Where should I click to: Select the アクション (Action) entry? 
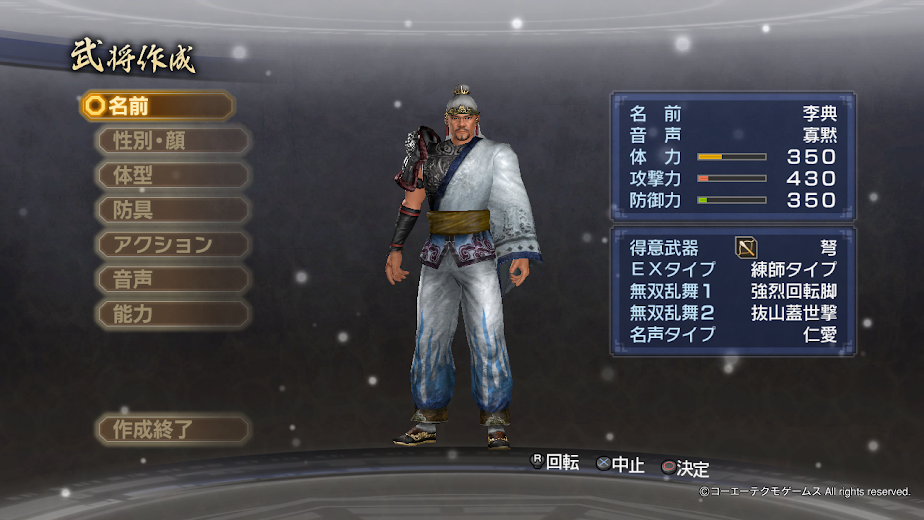[x=172, y=245]
